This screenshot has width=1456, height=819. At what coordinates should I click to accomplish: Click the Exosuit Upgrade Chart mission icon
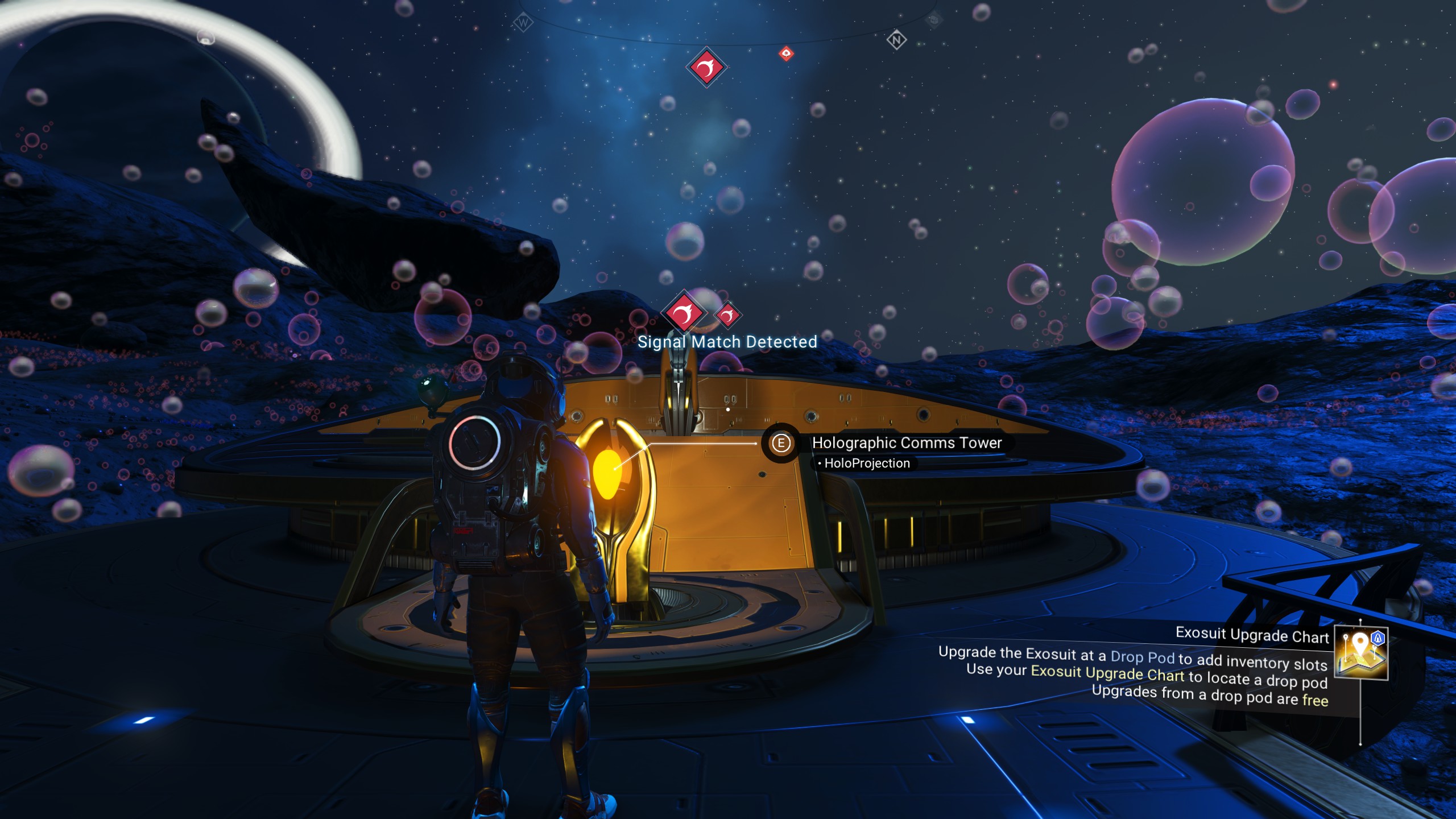coord(1360,653)
